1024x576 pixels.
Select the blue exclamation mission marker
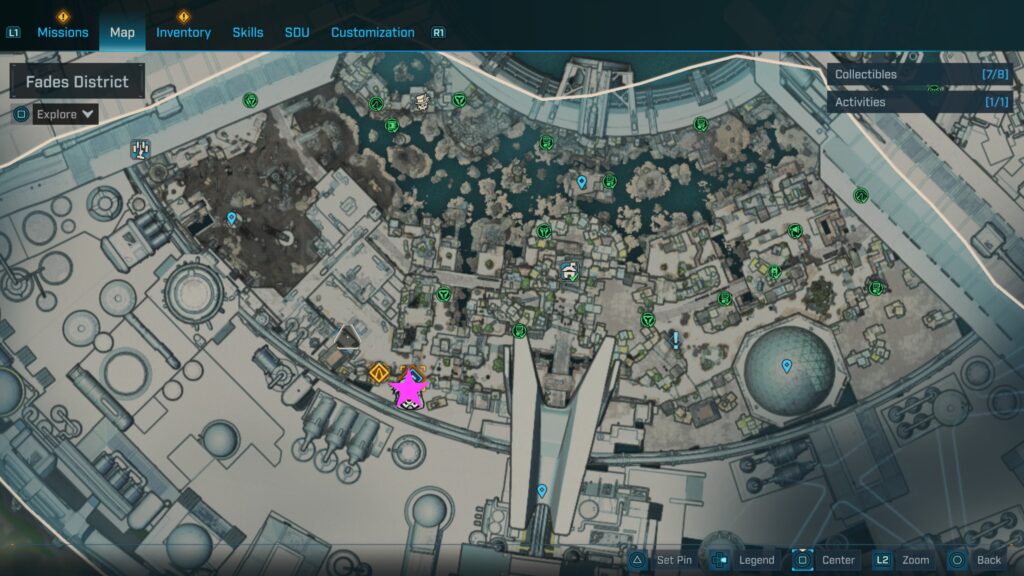[x=675, y=340]
